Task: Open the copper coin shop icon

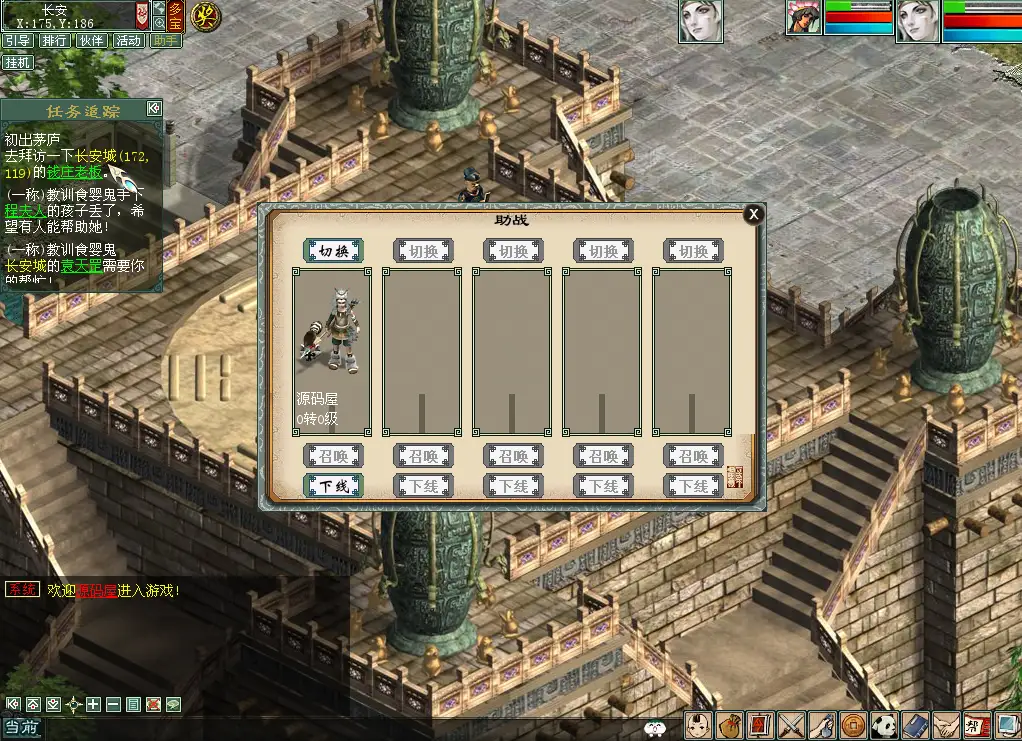Action: point(853,724)
